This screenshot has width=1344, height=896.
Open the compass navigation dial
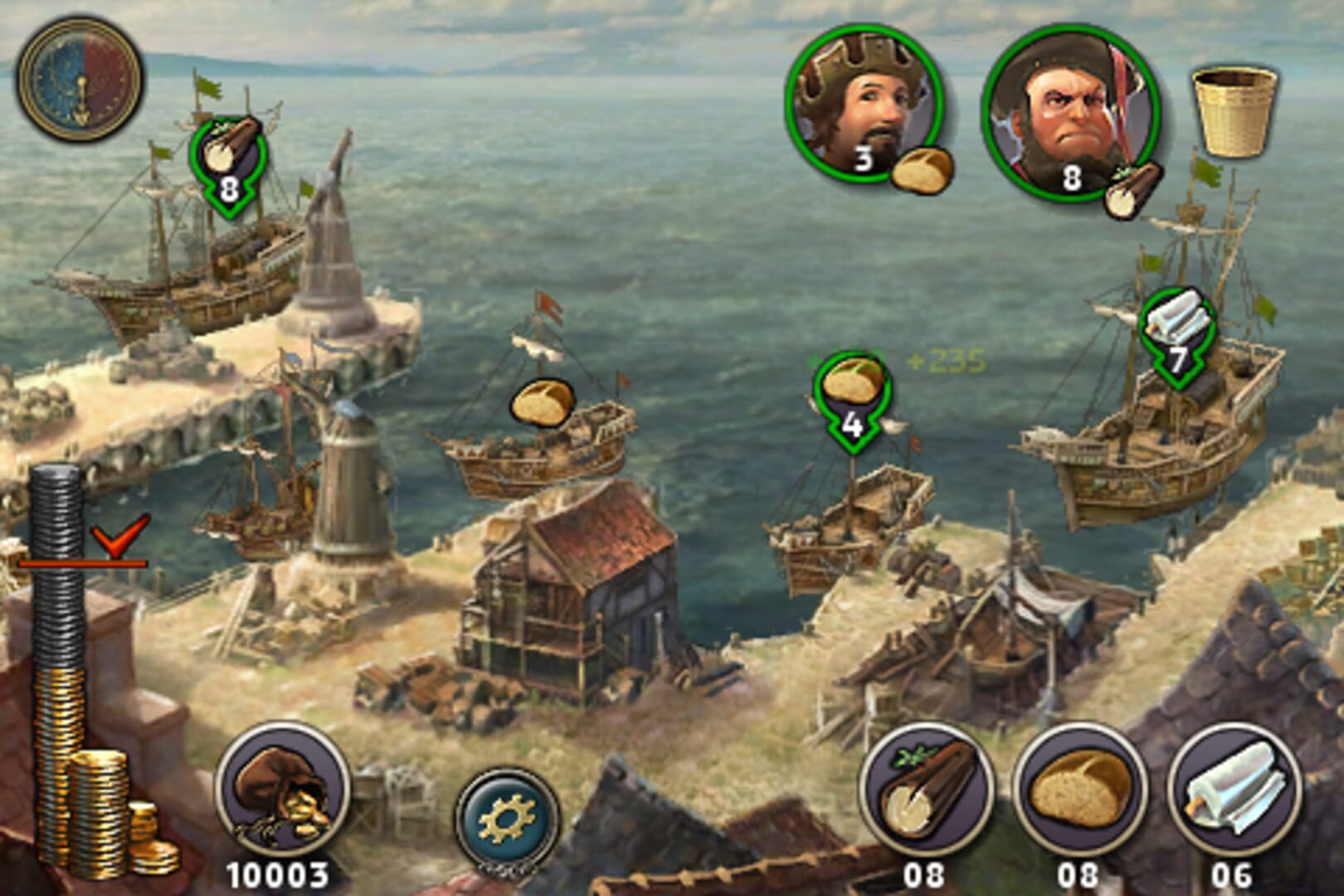click(x=79, y=79)
